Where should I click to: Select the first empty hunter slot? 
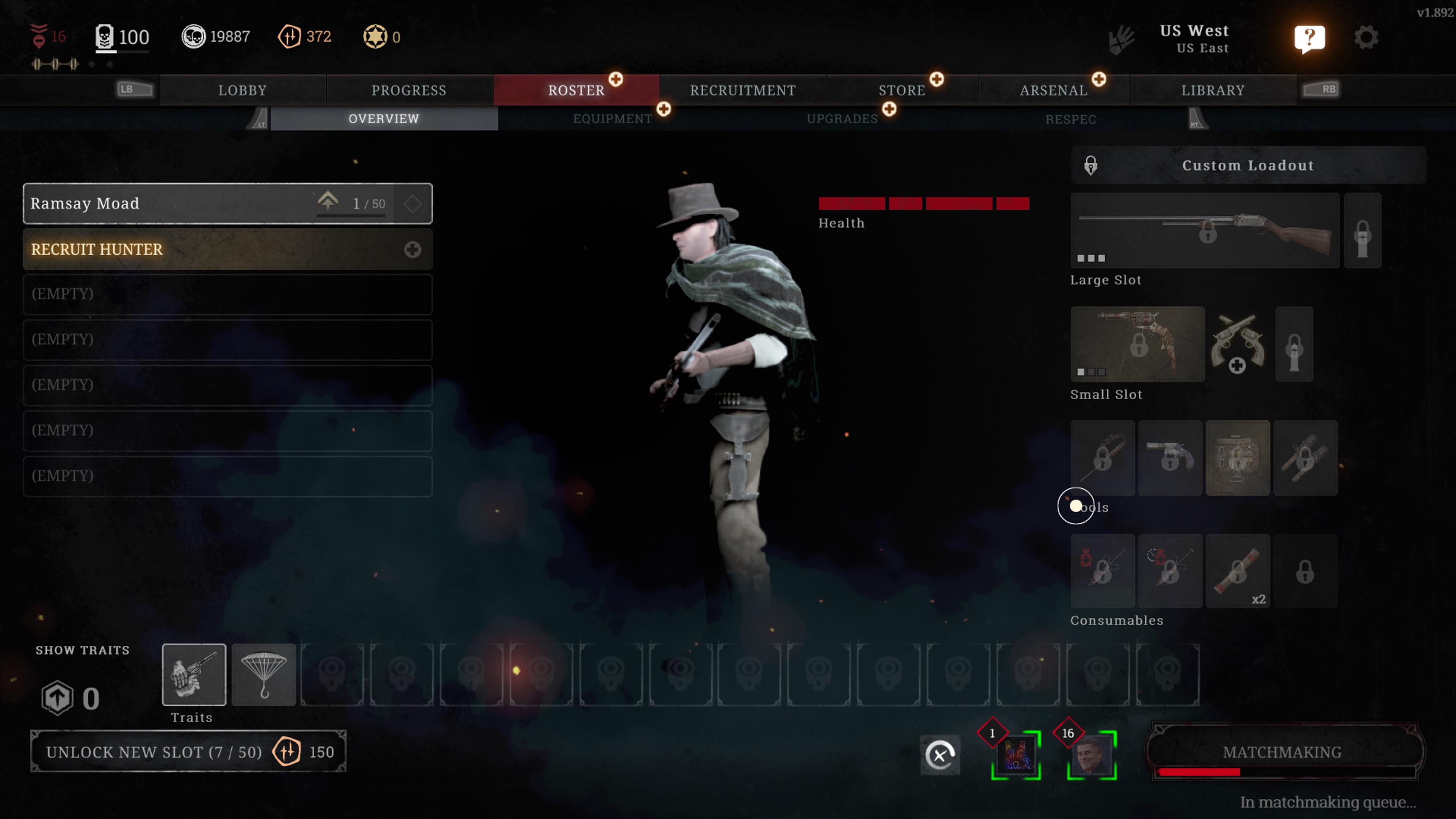point(227,294)
